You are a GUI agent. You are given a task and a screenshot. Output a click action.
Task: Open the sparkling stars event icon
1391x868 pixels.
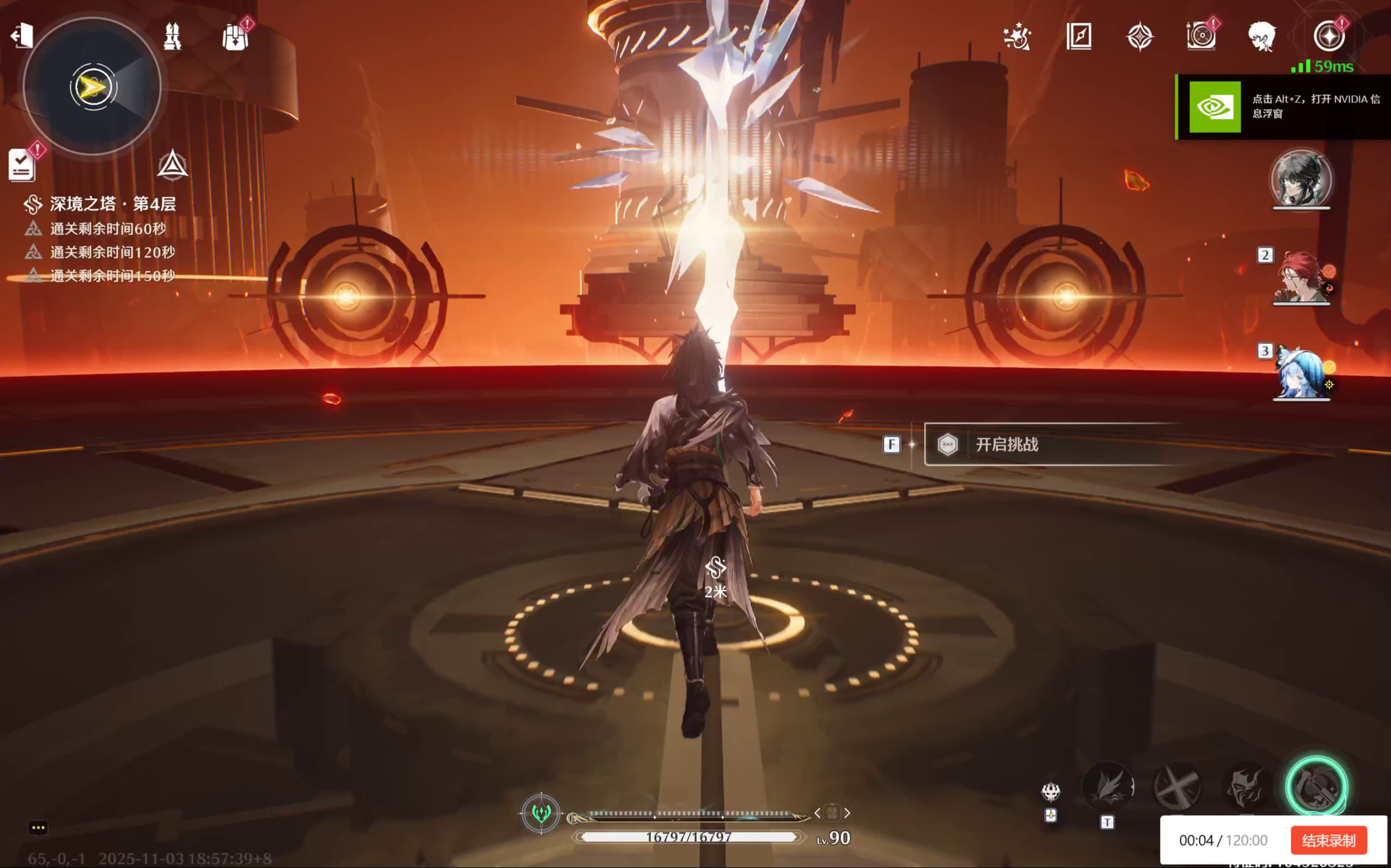(1017, 36)
